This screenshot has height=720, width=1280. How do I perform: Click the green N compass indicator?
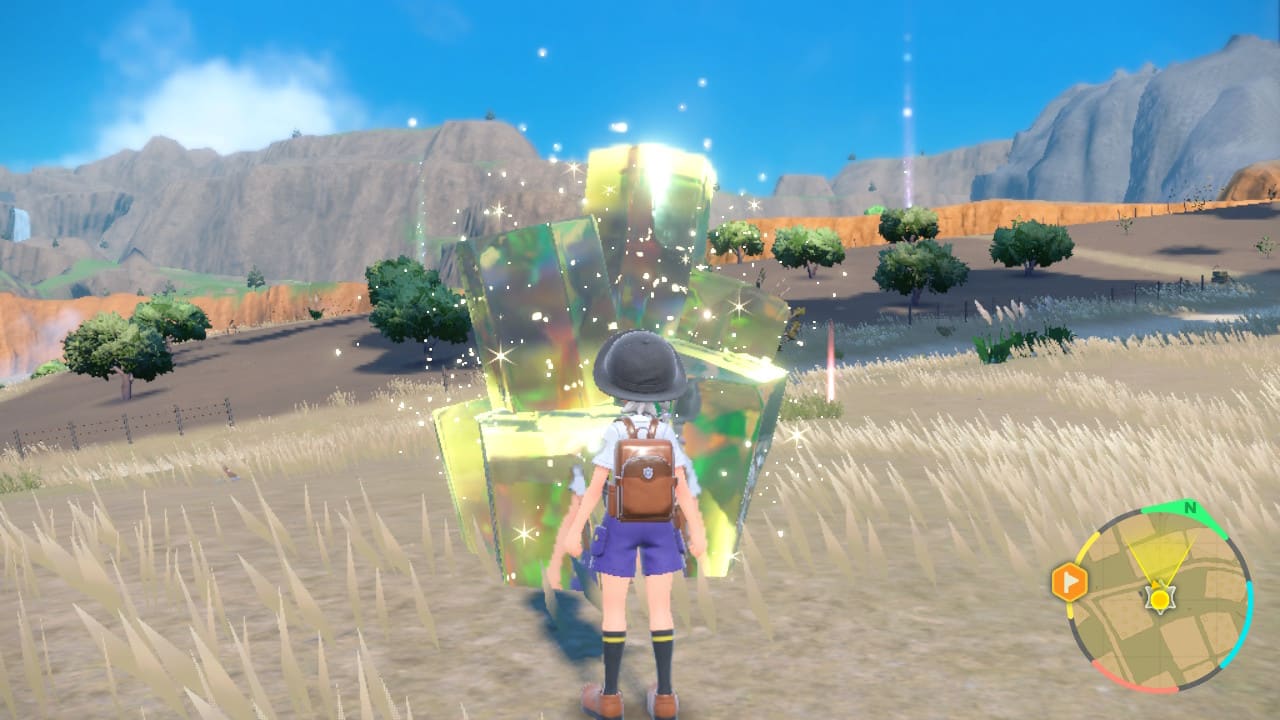1190,508
